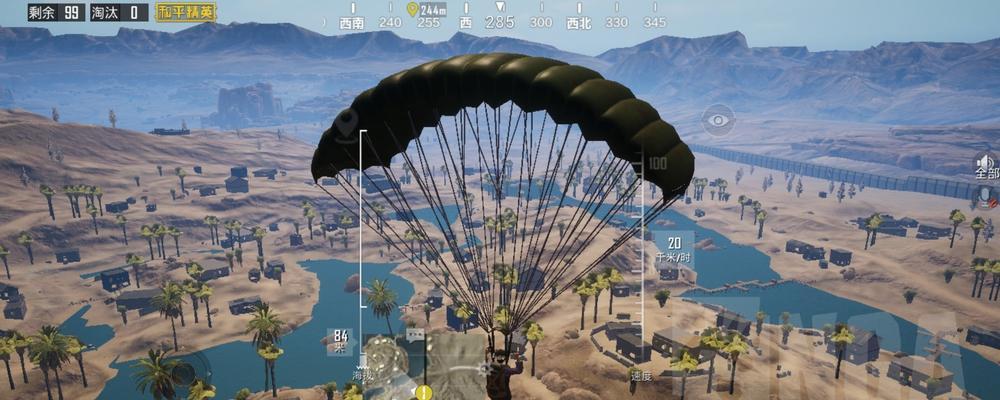Toggle the 全部 voice speaker
The height and width of the screenshot is (400, 1000).
[986, 164]
